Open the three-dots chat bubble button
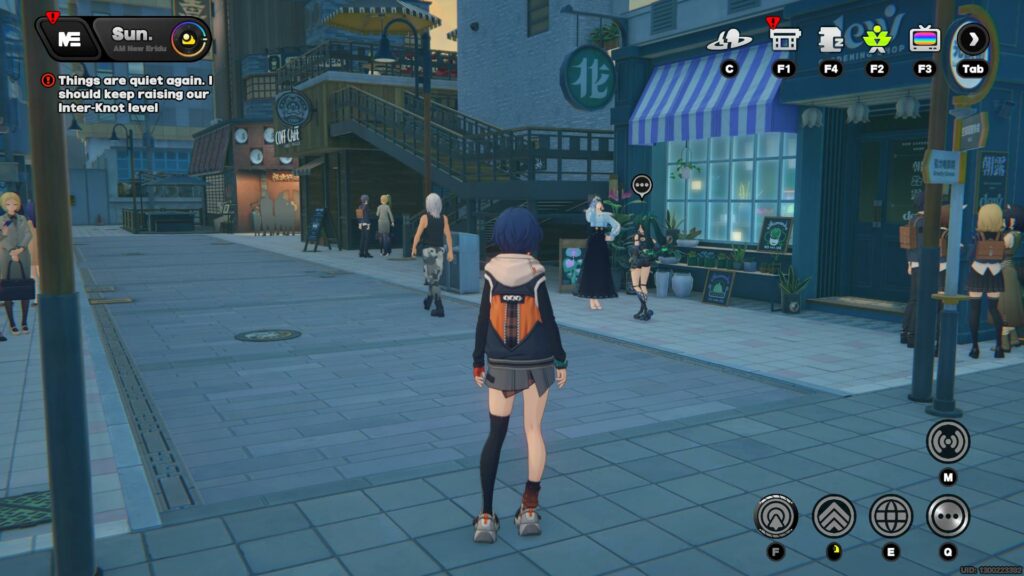Screen dimensions: 1024x576 947,516
